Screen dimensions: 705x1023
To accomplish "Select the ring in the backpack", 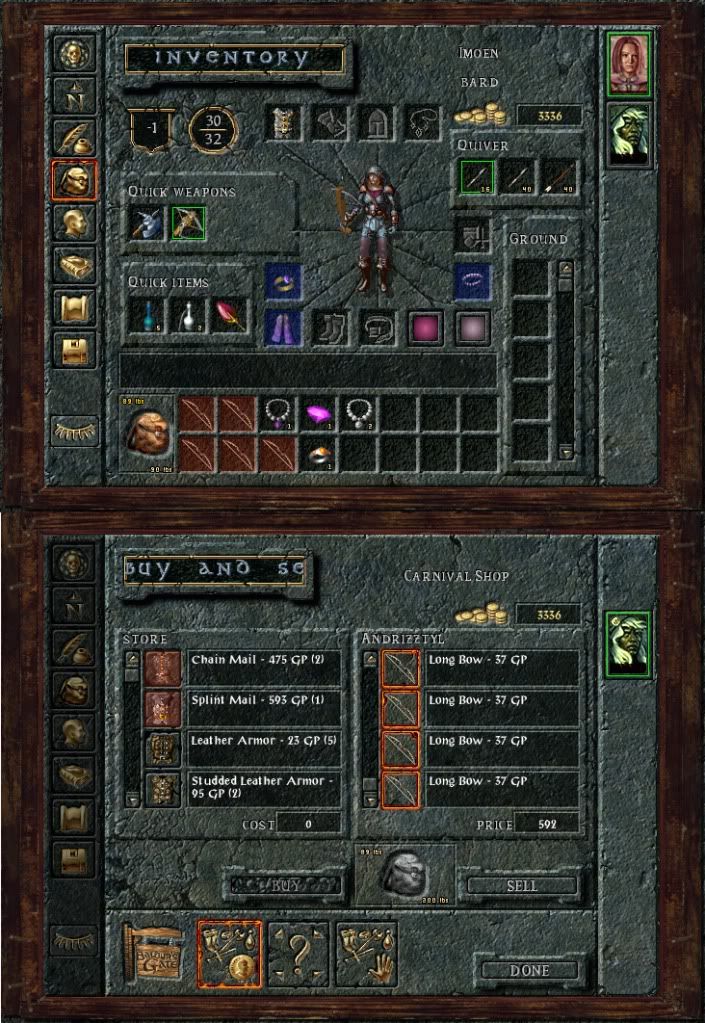I will (x=318, y=453).
